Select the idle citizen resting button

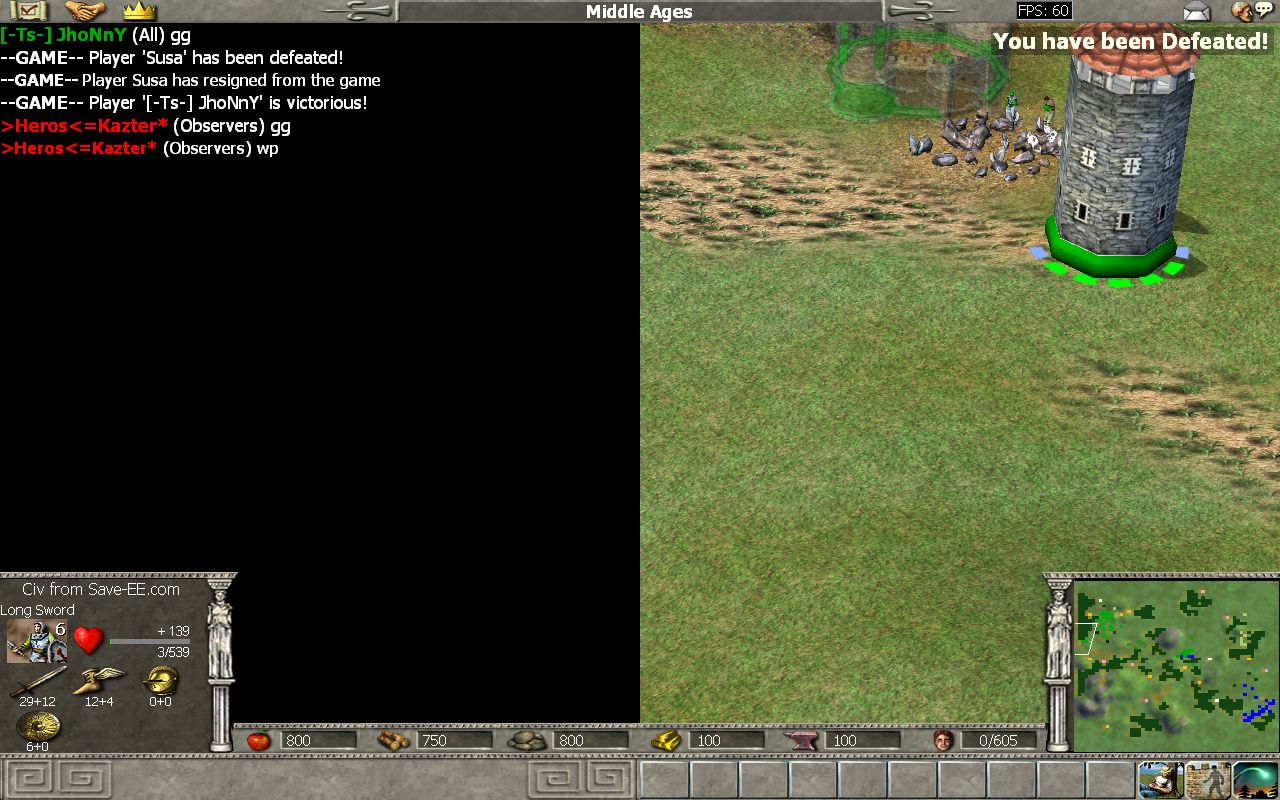[1161, 780]
